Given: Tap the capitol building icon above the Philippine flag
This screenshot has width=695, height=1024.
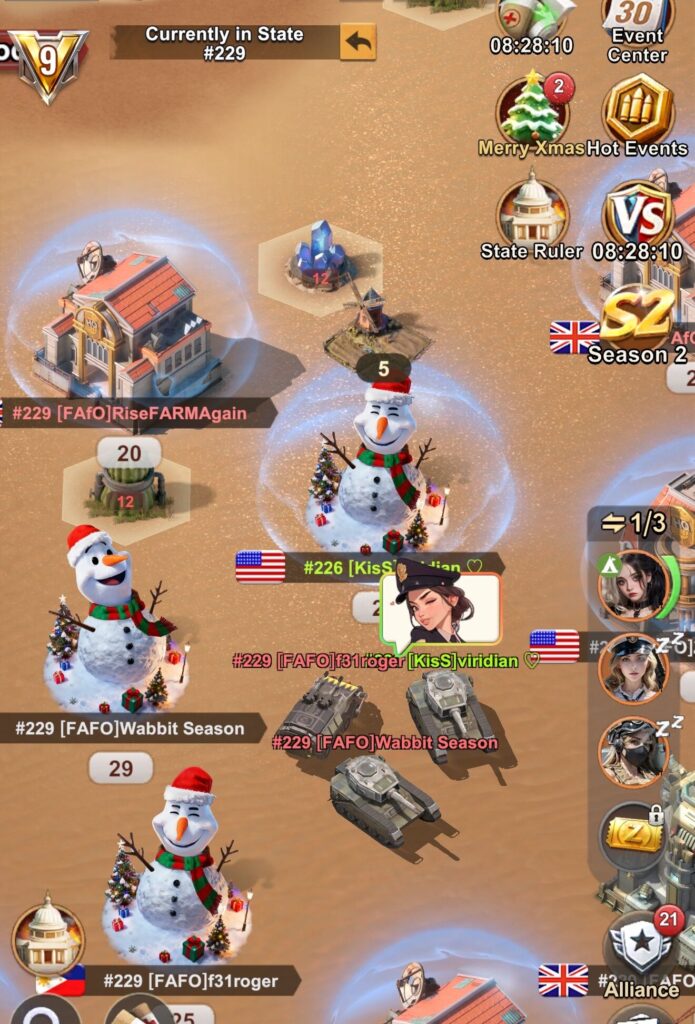Looking at the screenshot, I should click(x=48, y=938).
